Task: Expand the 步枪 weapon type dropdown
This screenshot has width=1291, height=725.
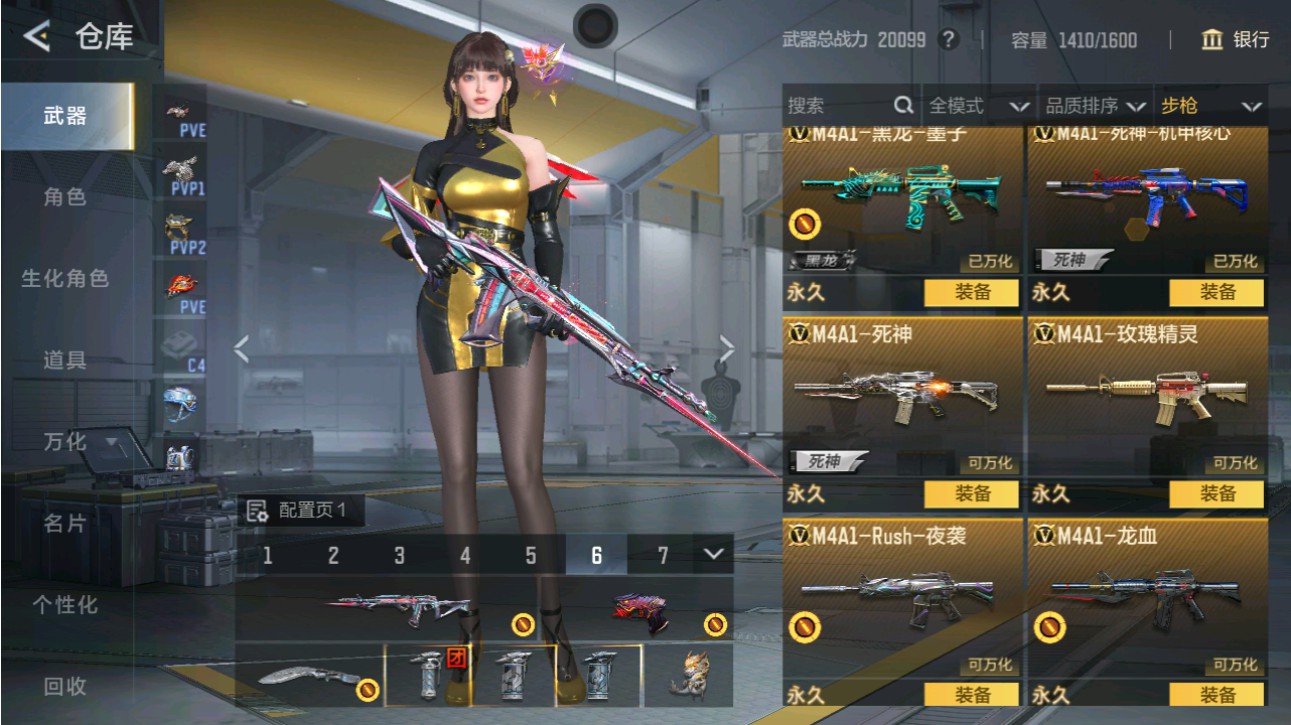Action: tap(1212, 104)
